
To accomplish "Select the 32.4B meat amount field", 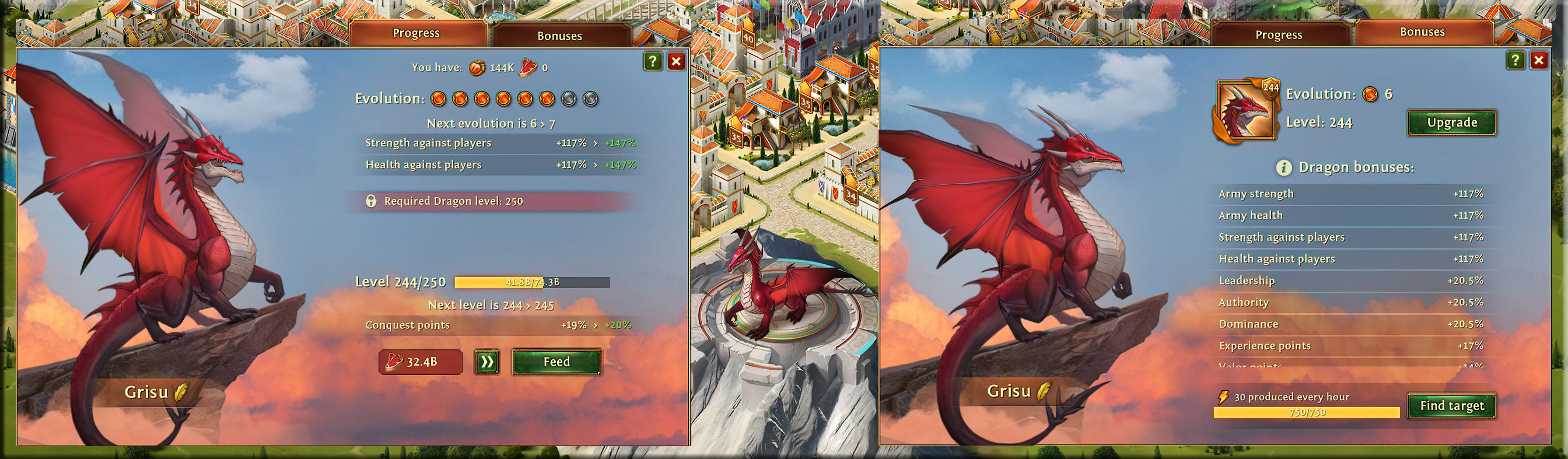I will click(421, 362).
